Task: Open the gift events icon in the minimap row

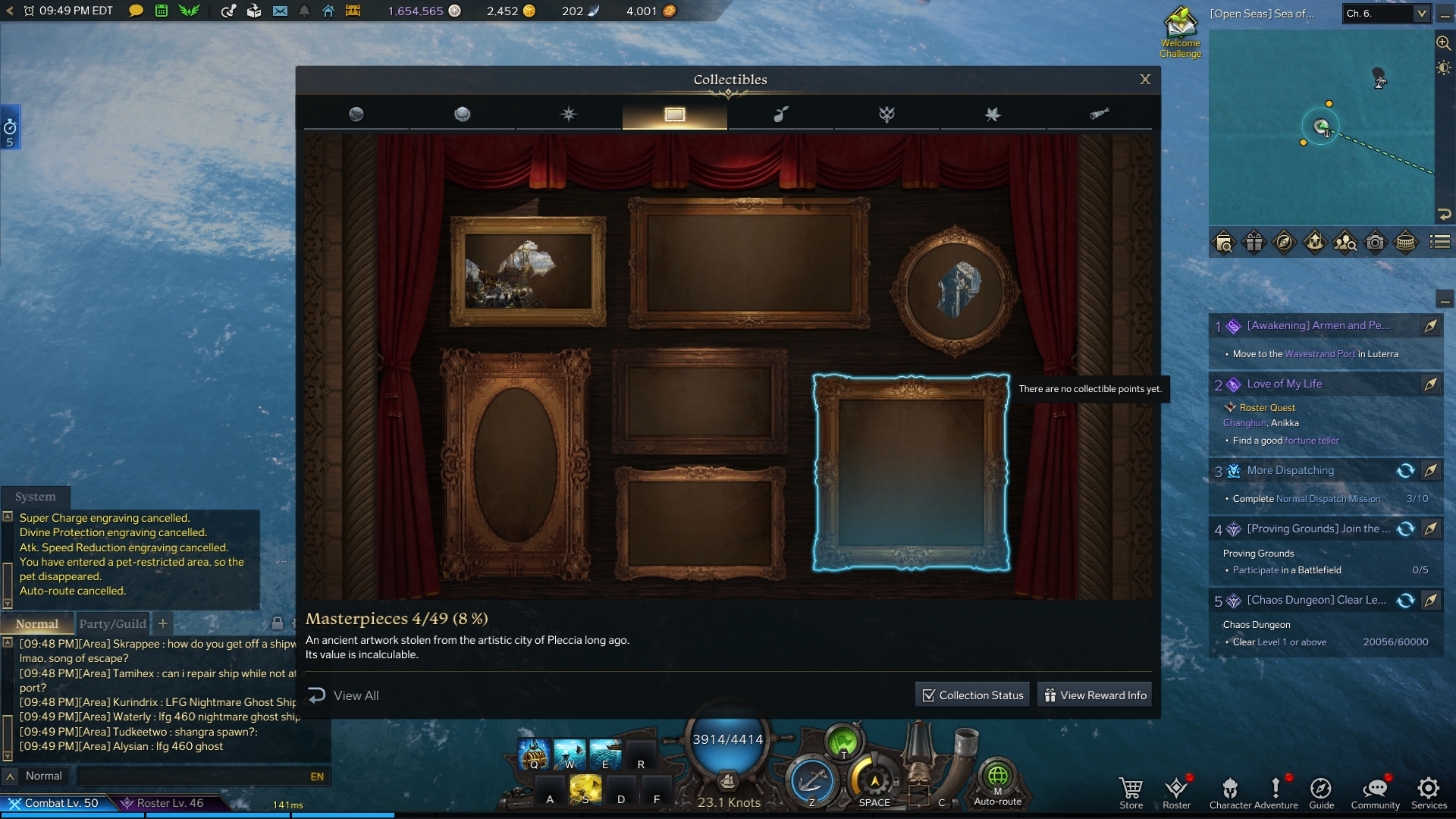Action: [x=1254, y=243]
